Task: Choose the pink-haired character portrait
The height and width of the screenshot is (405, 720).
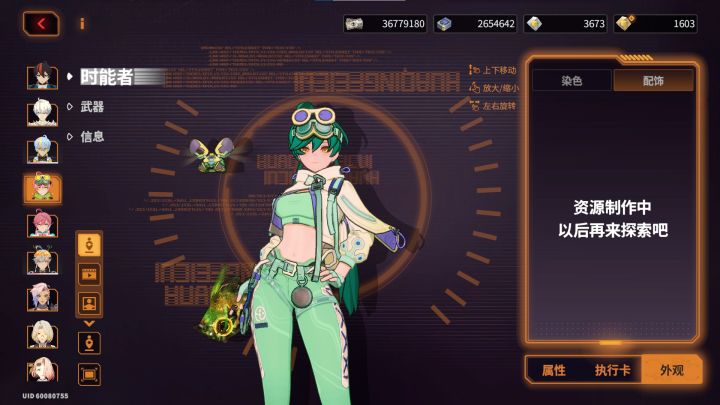Action: click(x=41, y=224)
